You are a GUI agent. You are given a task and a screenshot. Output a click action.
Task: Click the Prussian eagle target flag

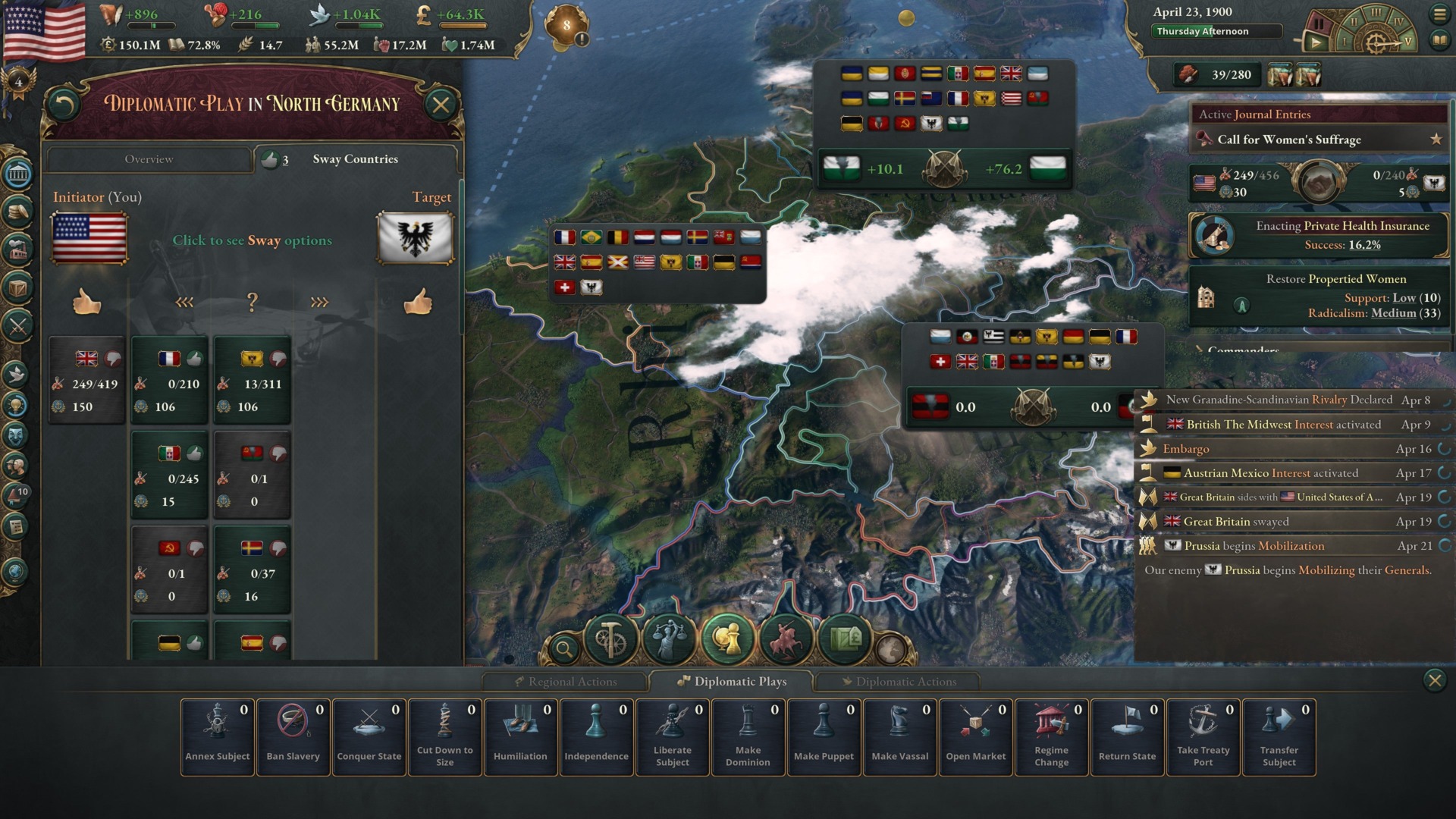414,239
